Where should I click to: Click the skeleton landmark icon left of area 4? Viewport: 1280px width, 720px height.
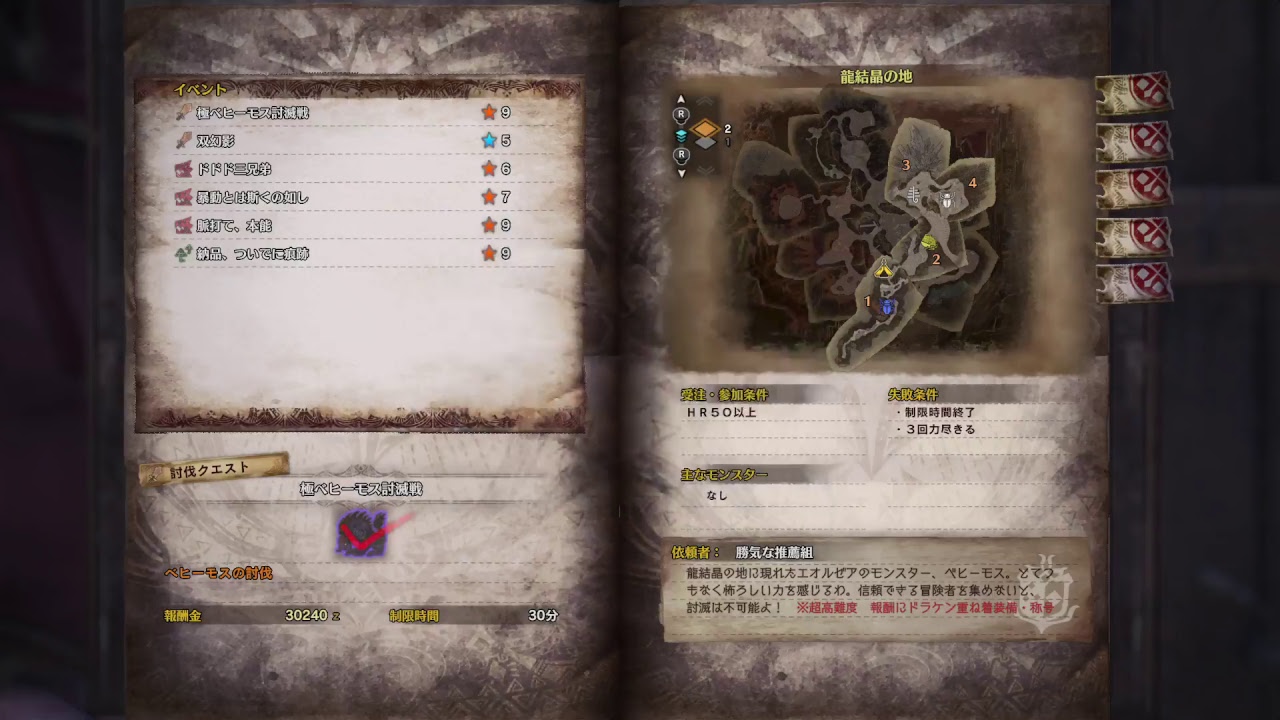click(913, 194)
